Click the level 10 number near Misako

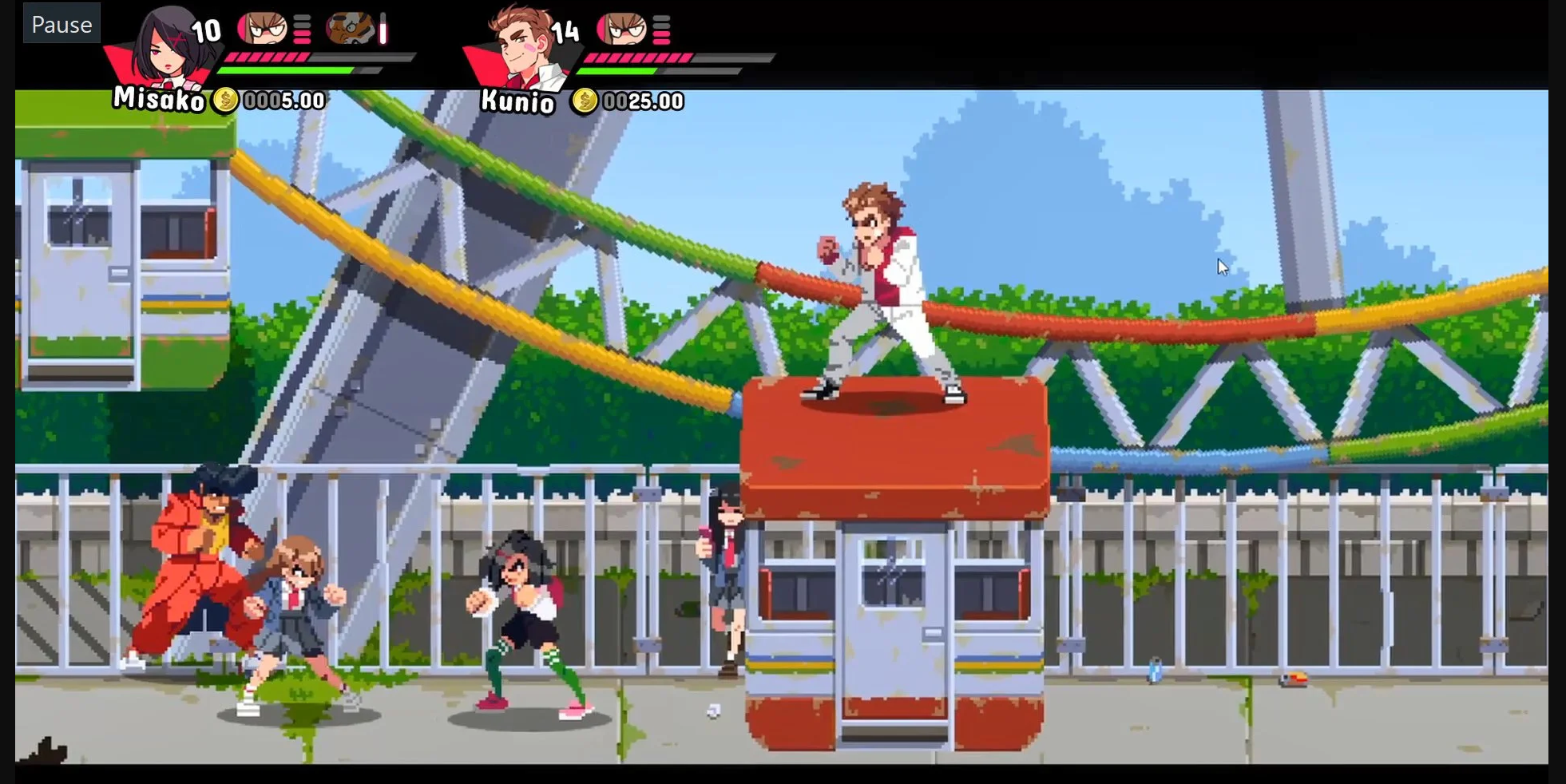coord(205,32)
